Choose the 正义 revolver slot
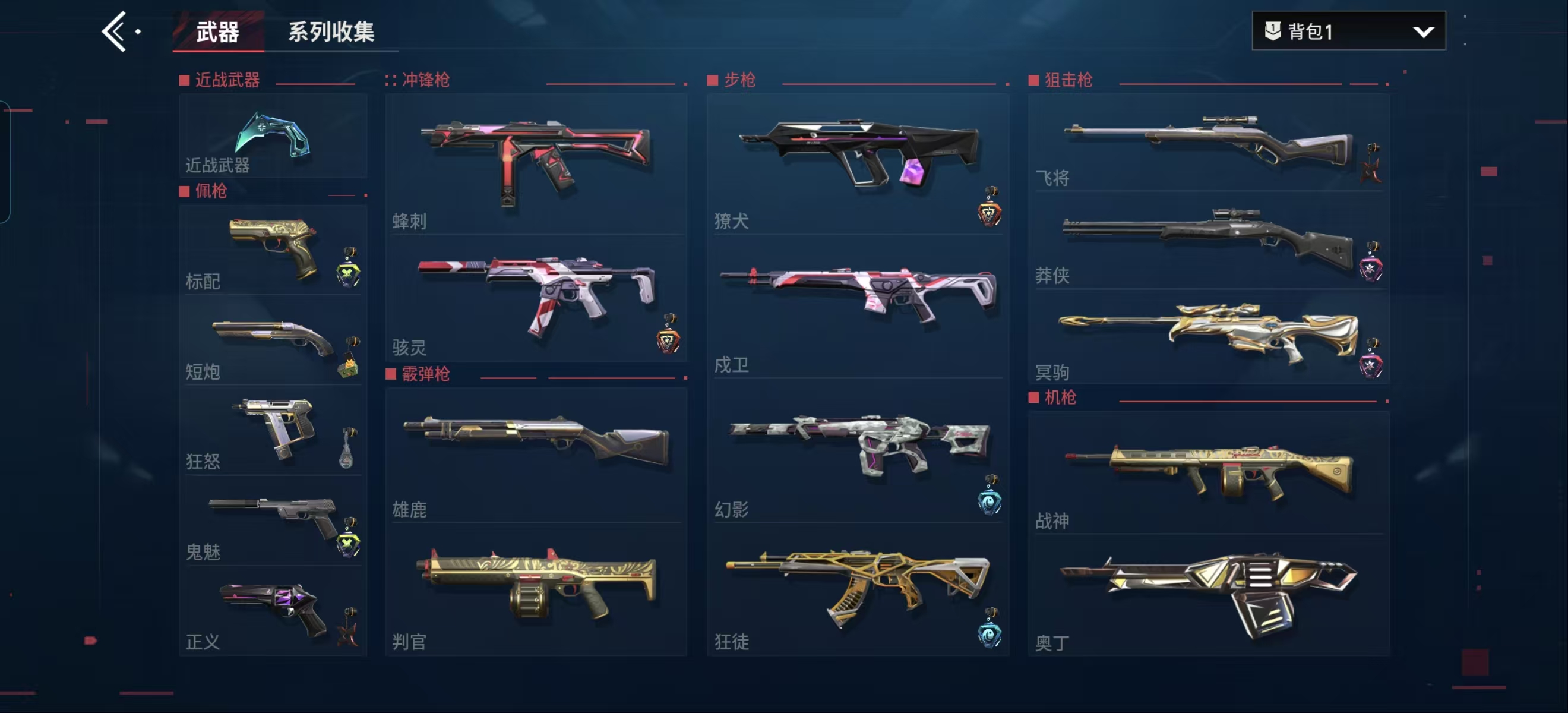1568x713 pixels. point(273,611)
